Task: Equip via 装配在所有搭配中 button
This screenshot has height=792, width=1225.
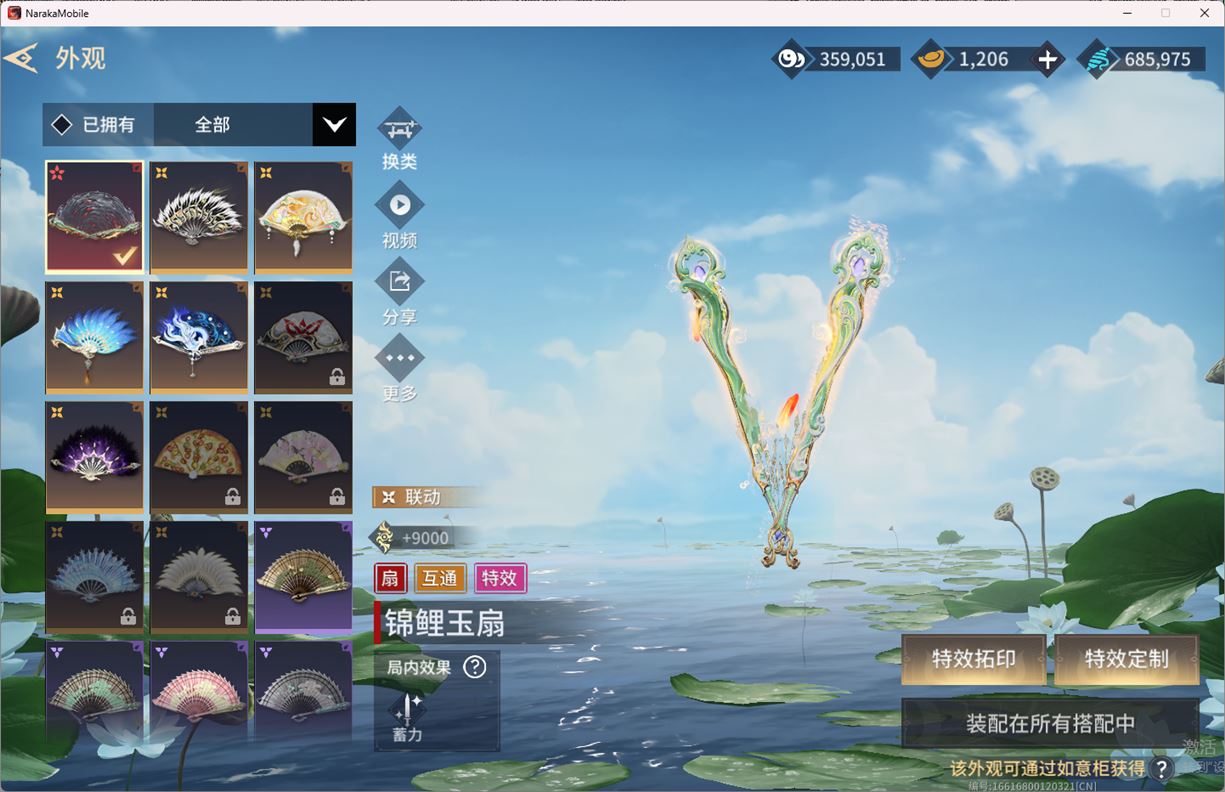Action: click(1050, 723)
